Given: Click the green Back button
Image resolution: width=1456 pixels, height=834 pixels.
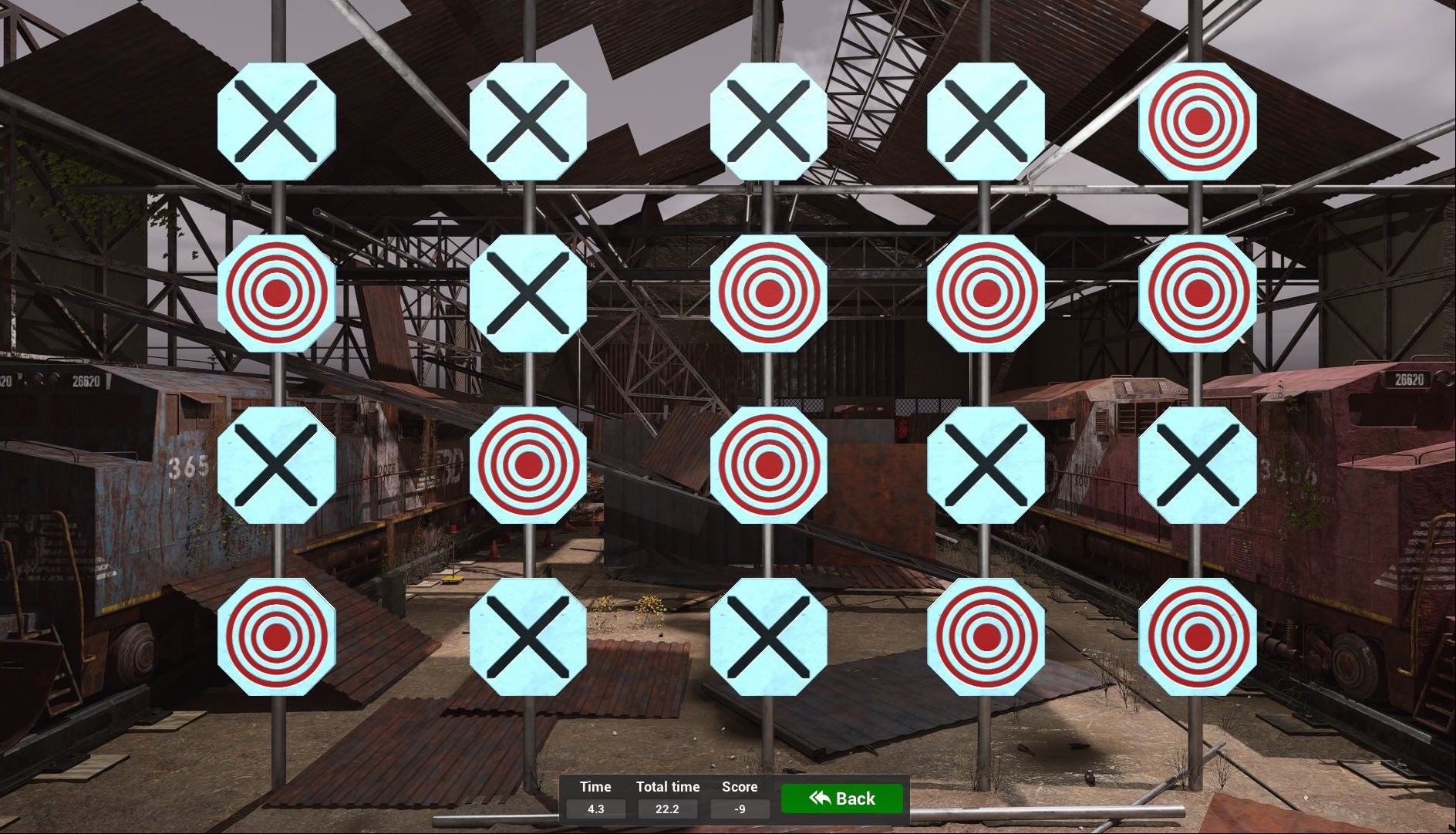Looking at the screenshot, I should click(841, 799).
